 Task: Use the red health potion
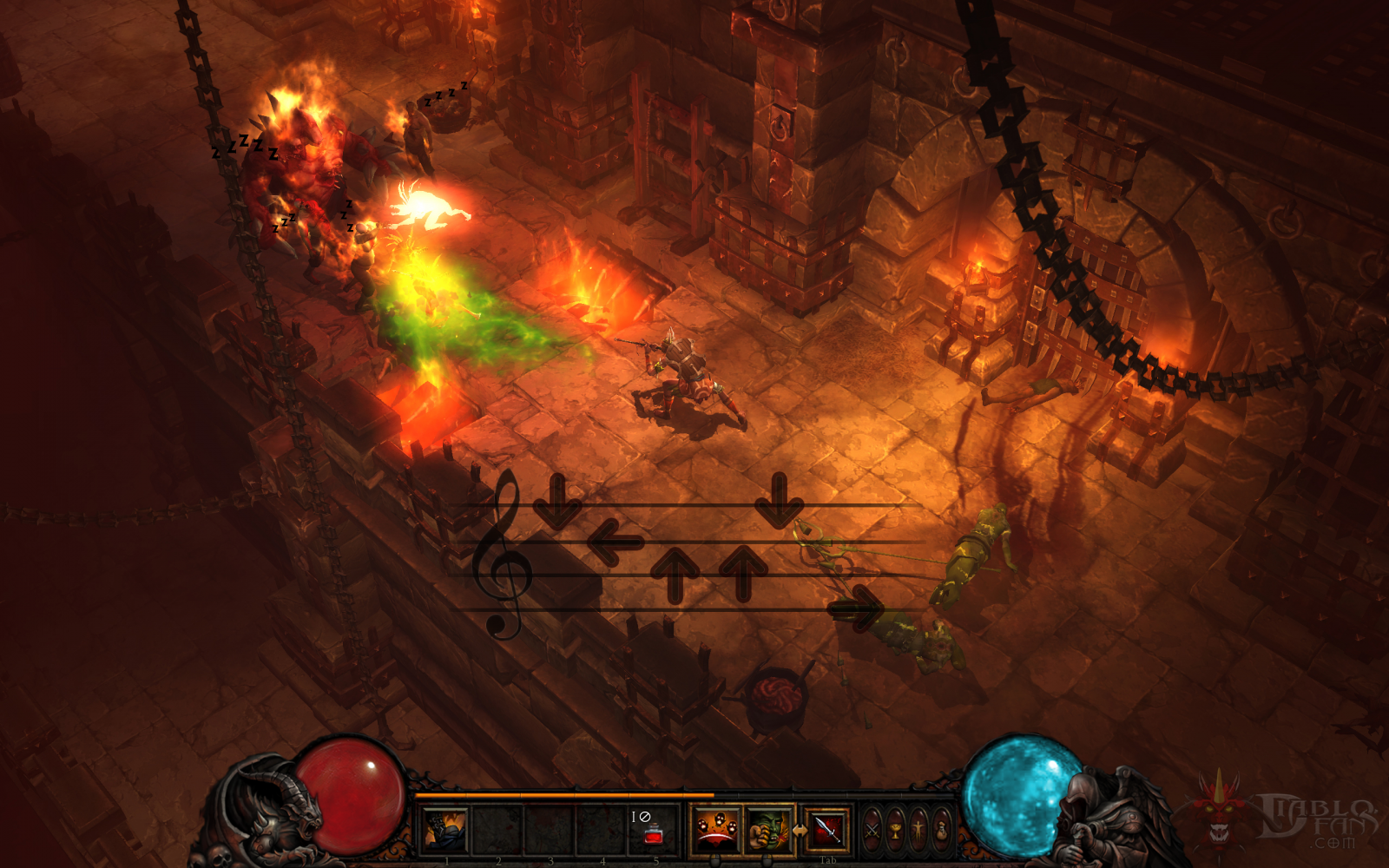click(x=654, y=835)
